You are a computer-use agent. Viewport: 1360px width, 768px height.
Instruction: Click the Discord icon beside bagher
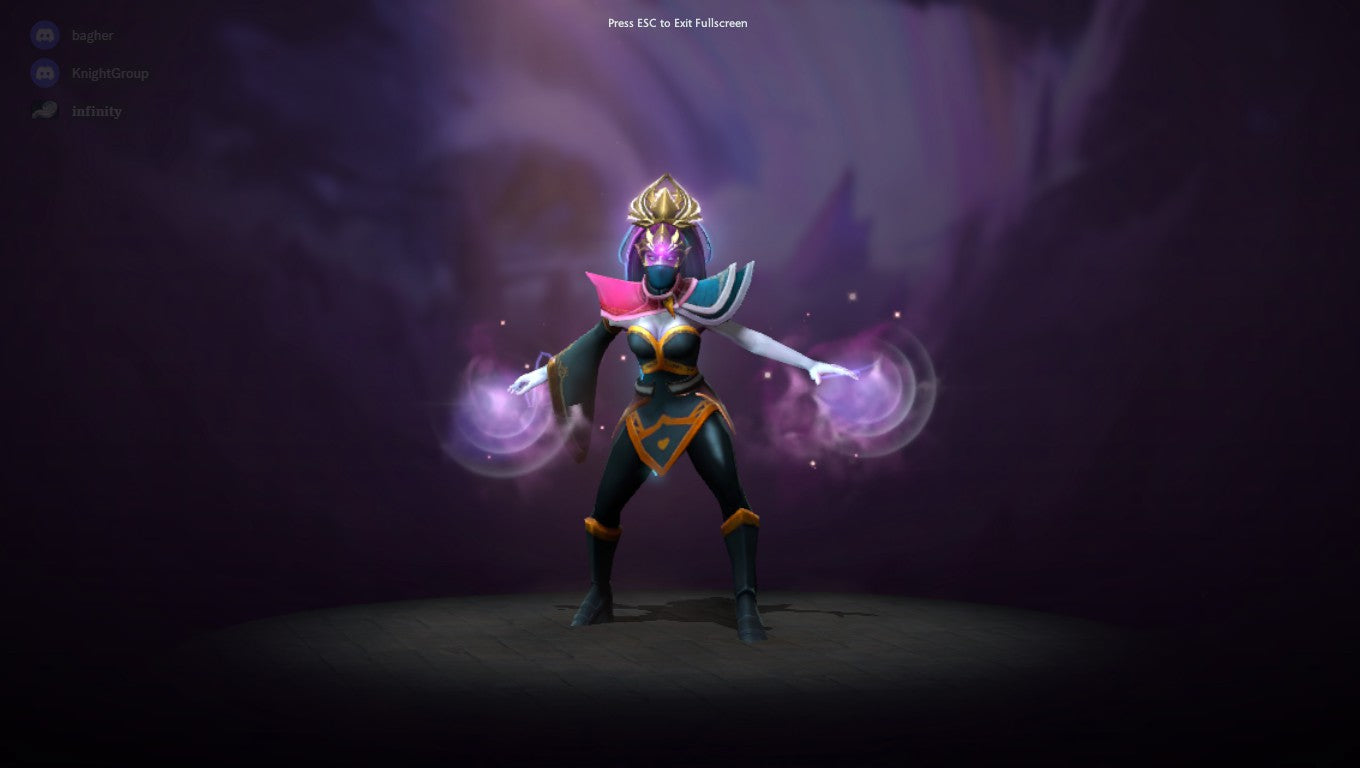tap(43, 35)
